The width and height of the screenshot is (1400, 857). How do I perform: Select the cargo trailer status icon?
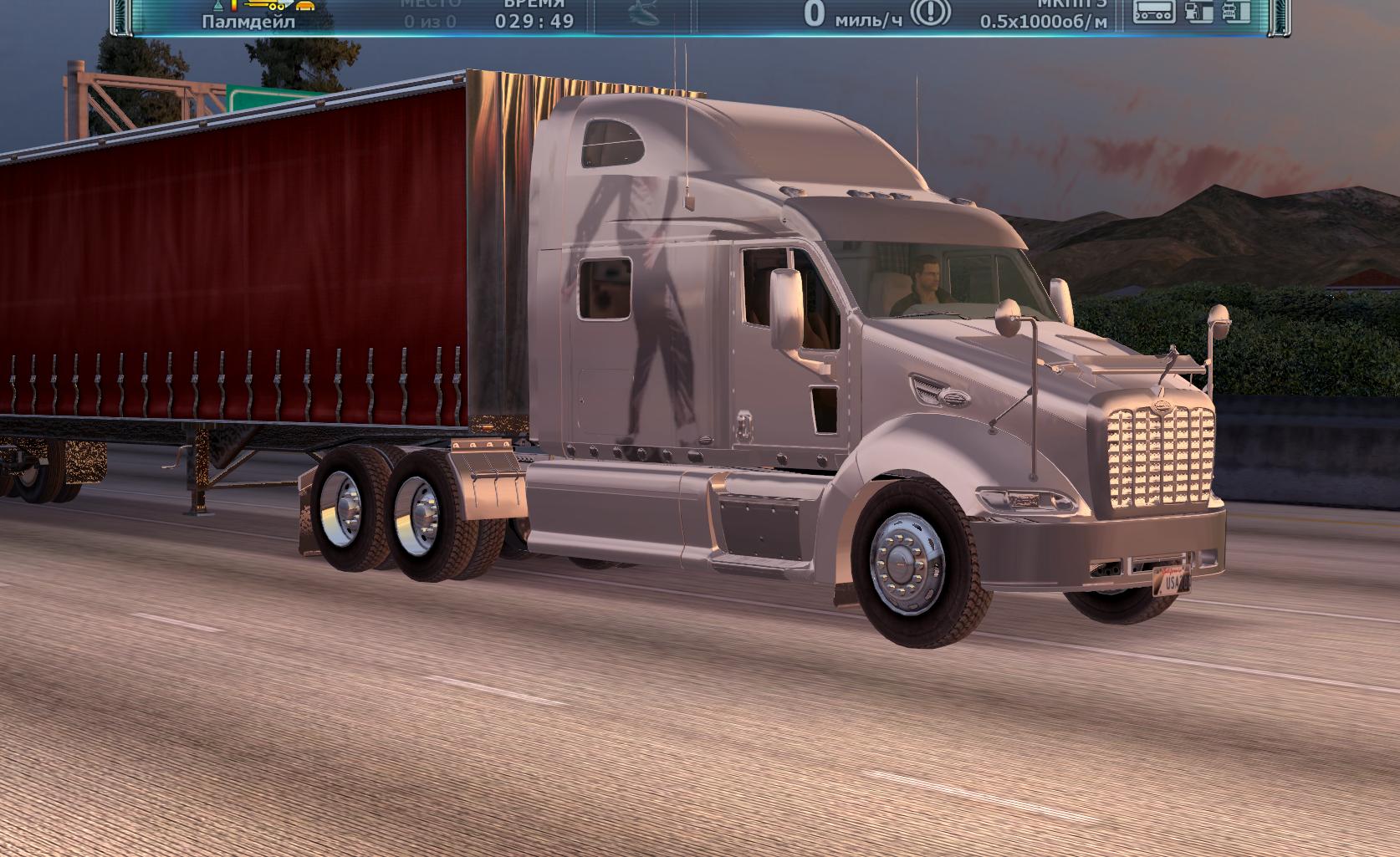tap(1155, 11)
